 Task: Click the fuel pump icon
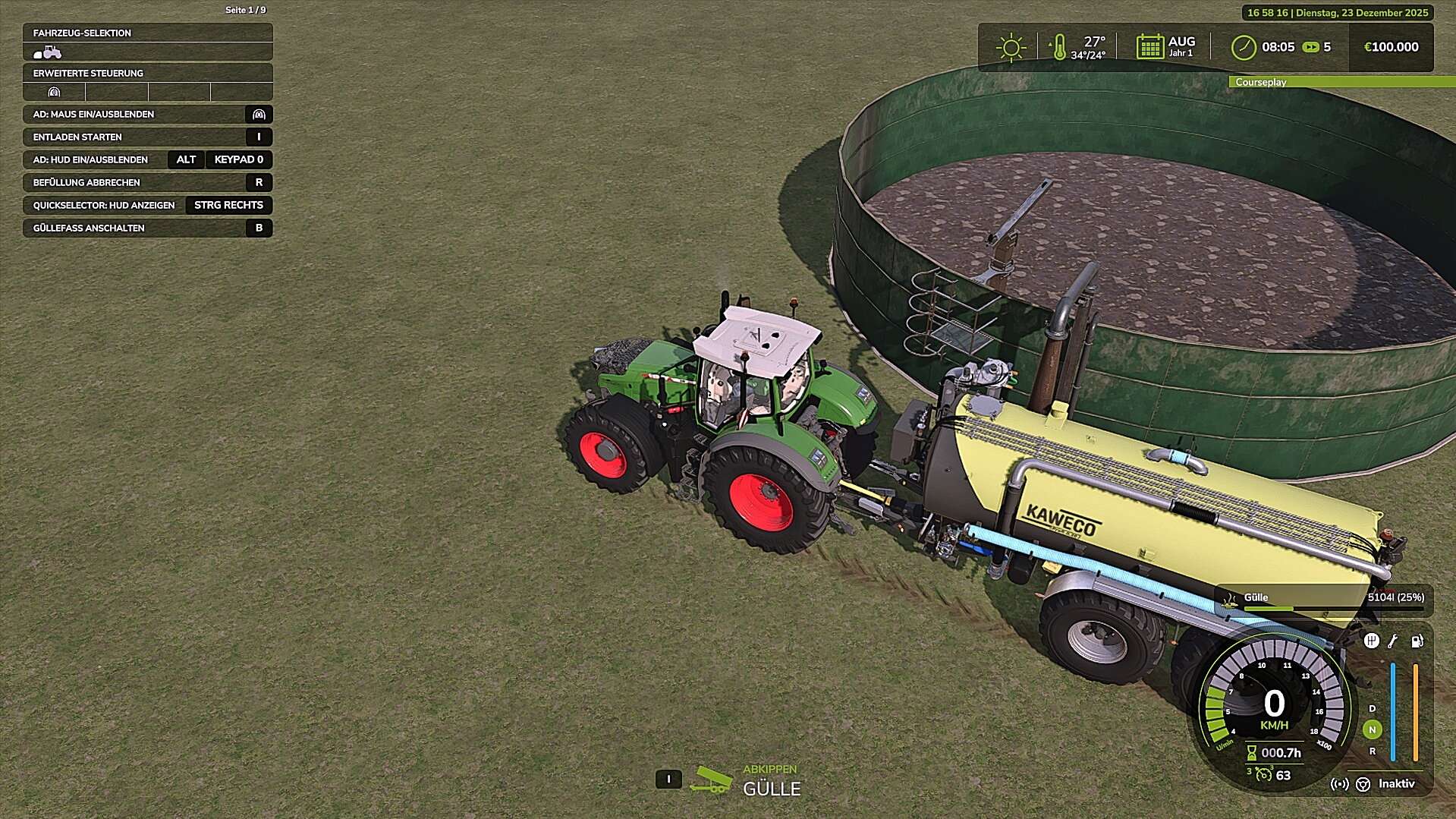(1417, 641)
